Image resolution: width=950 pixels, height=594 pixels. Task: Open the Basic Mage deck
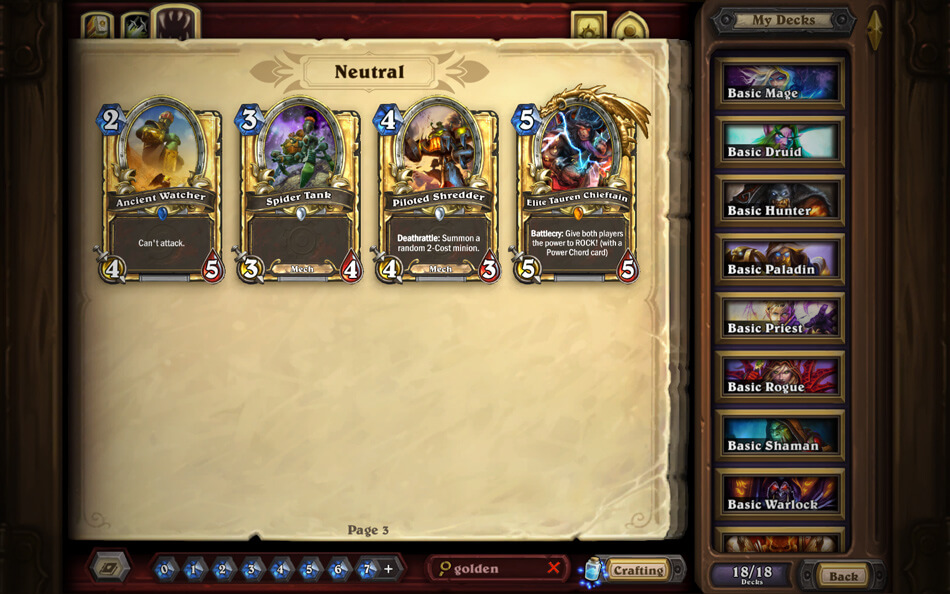click(x=779, y=84)
